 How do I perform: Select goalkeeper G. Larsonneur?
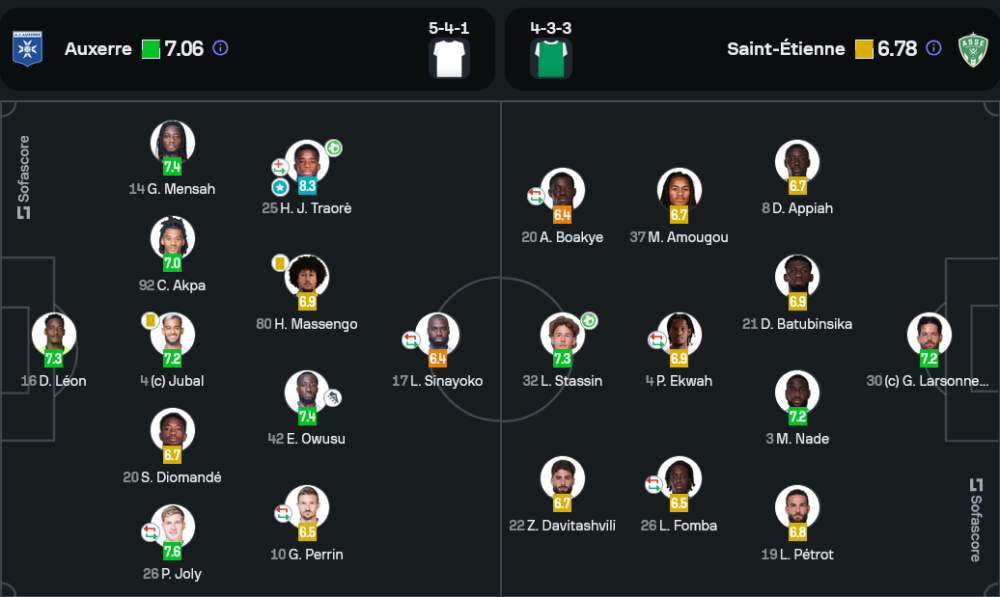929,336
